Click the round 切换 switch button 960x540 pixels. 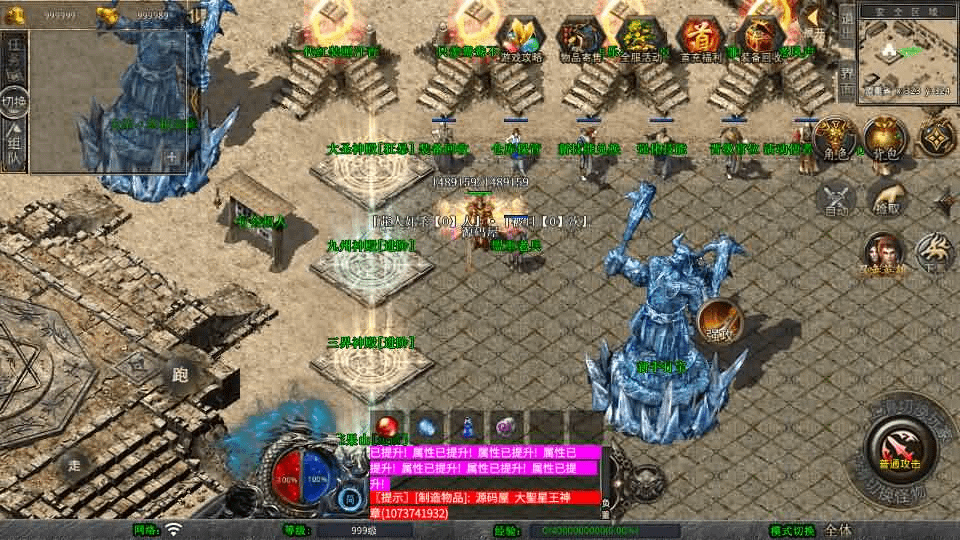(x=15, y=101)
